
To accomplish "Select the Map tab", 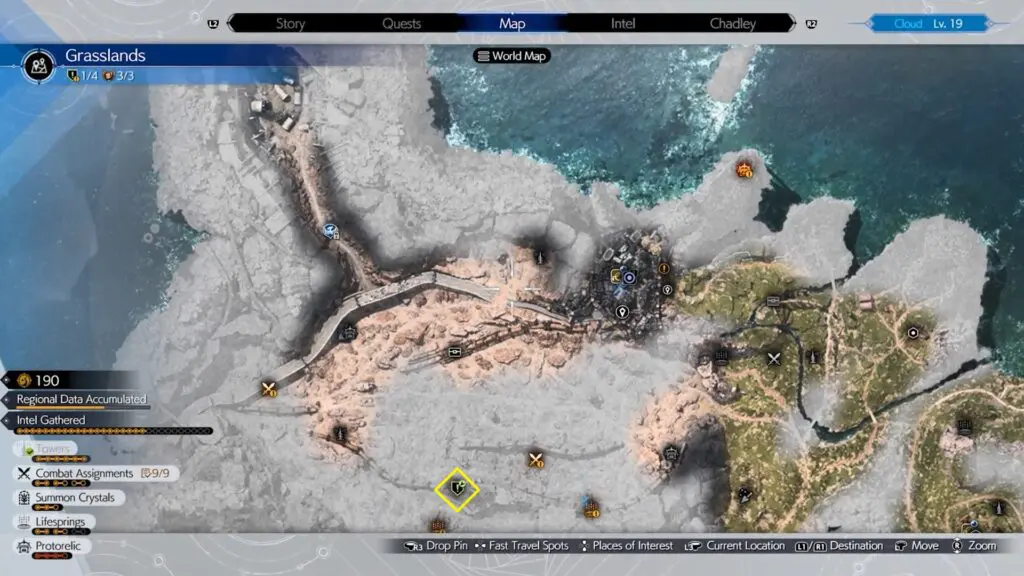I will point(511,23).
